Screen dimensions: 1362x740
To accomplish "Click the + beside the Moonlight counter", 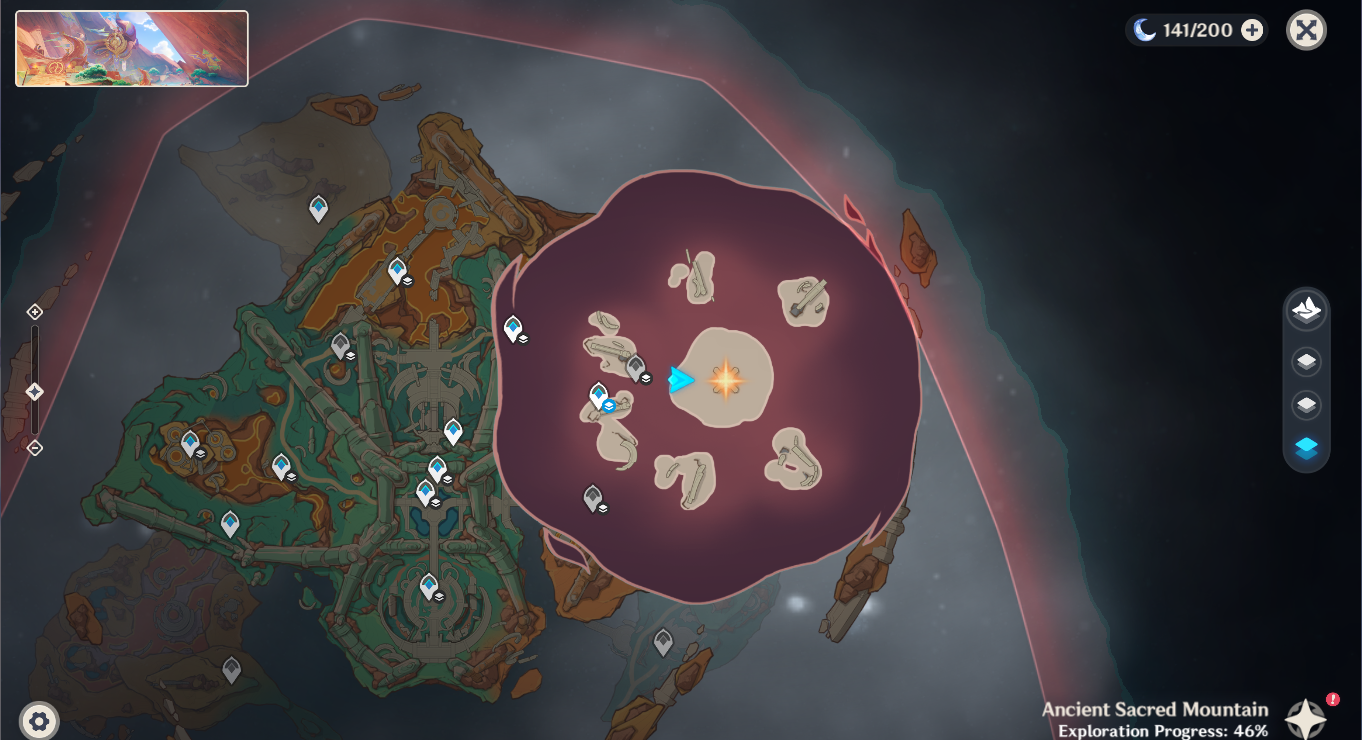I will coord(1251,30).
